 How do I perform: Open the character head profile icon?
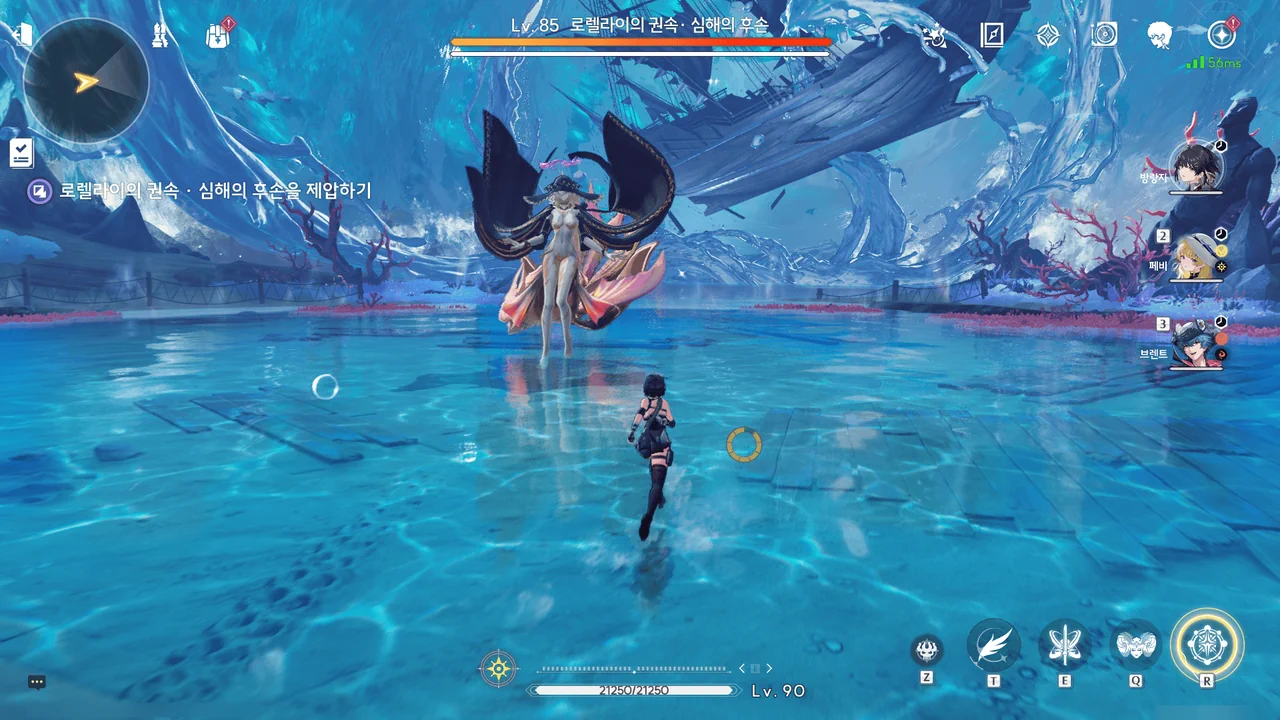point(1160,35)
